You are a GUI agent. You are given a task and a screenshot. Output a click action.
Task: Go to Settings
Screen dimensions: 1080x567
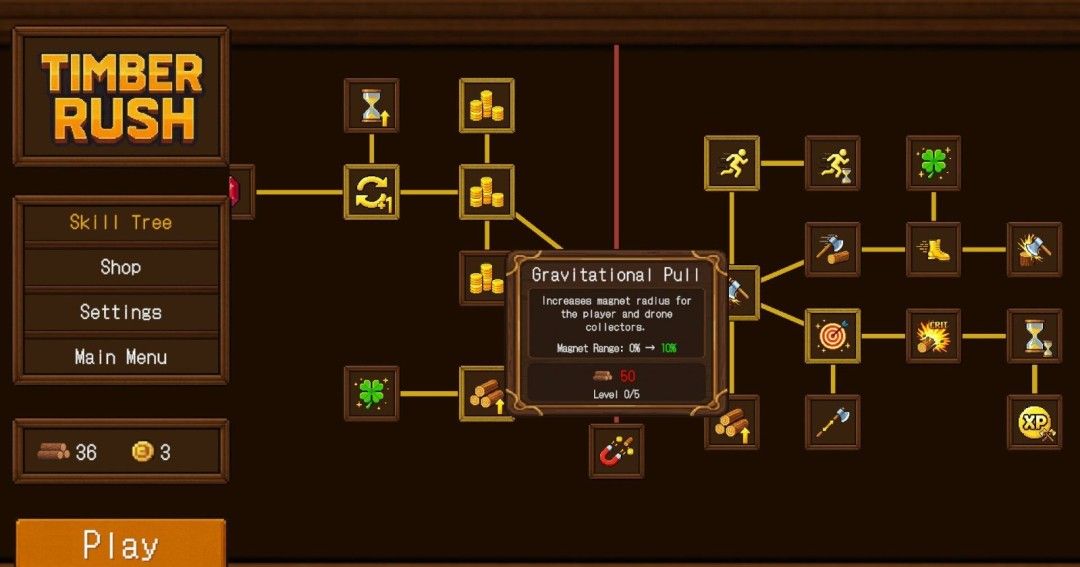coord(120,312)
